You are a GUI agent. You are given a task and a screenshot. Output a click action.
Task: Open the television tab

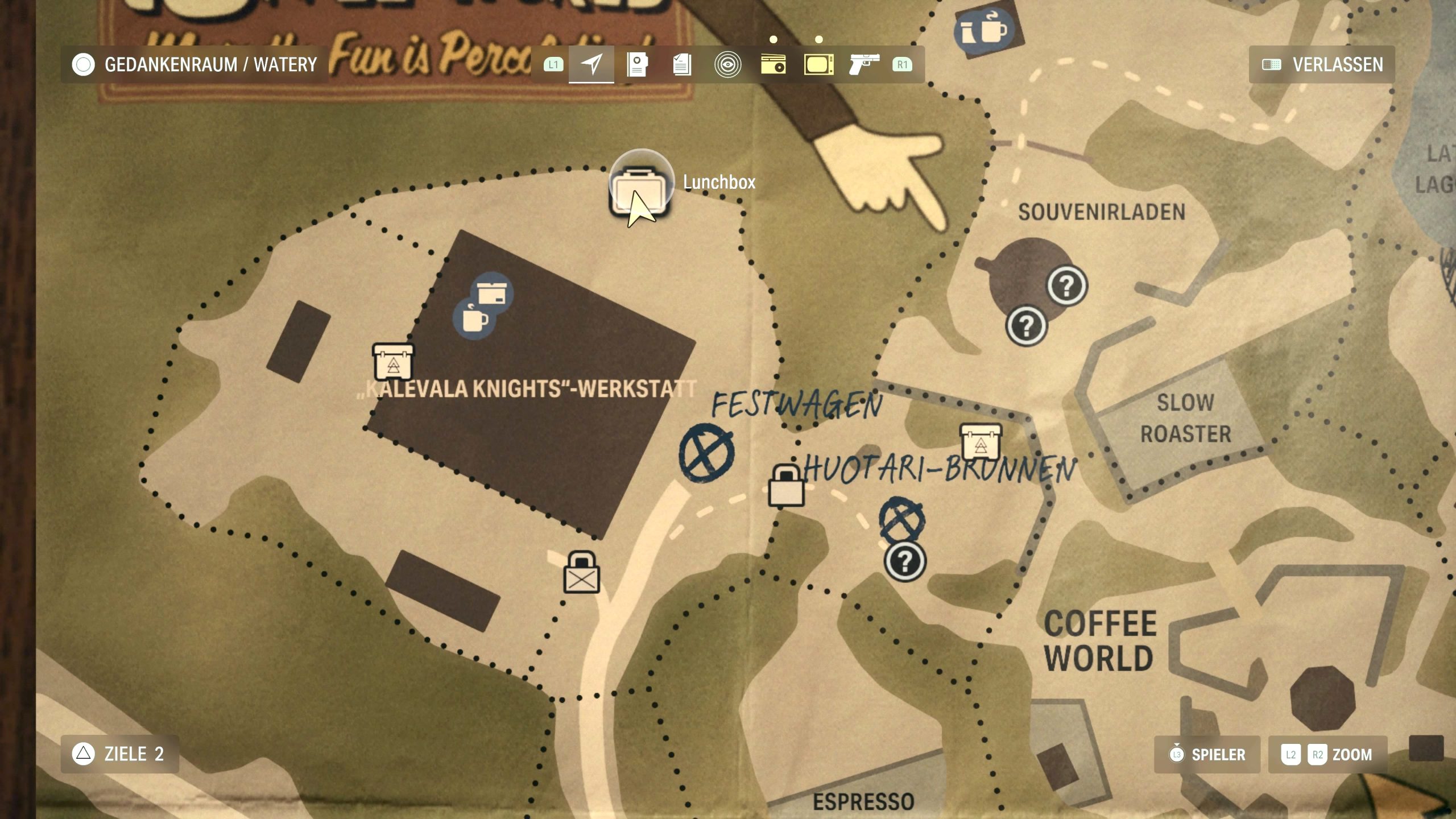click(x=818, y=64)
